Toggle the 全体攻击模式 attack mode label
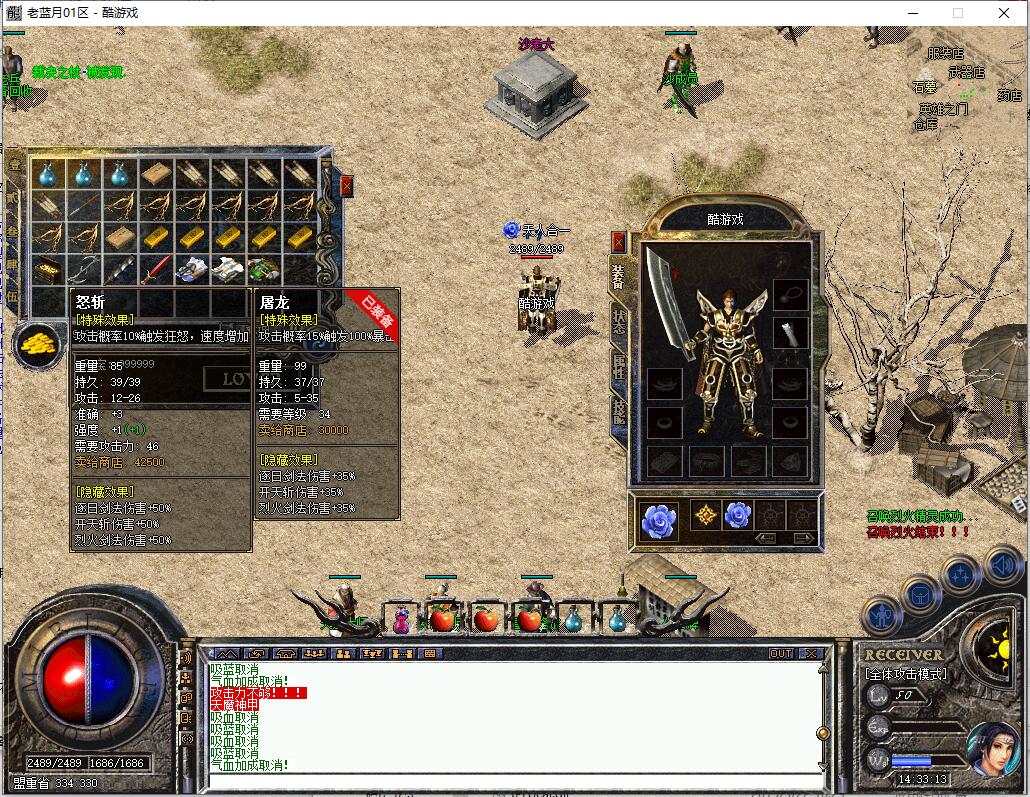The image size is (1030, 797). pos(905,674)
